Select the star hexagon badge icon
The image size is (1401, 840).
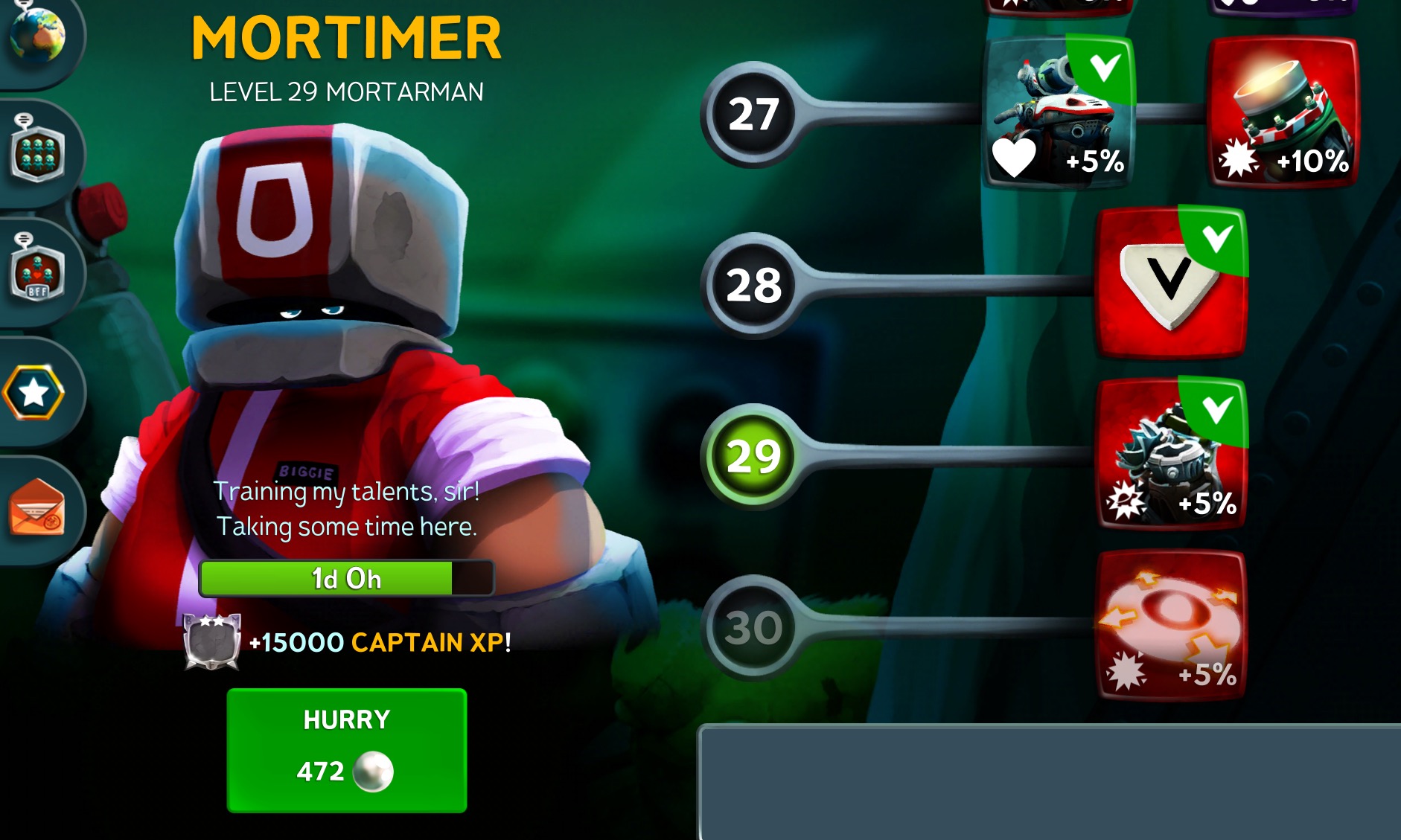click(x=34, y=392)
